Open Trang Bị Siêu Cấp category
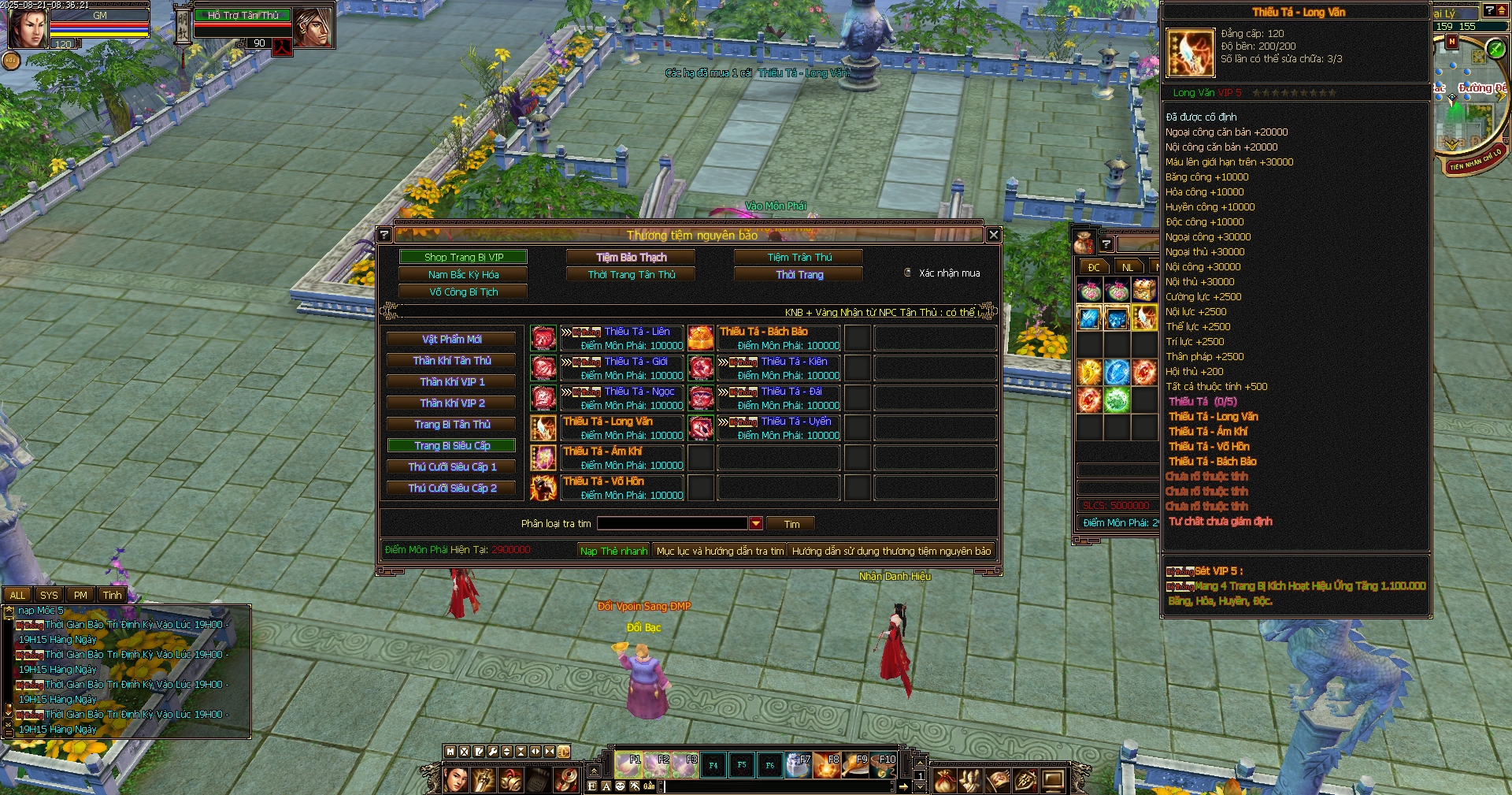Image resolution: width=1512 pixels, height=795 pixels. [x=451, y=445]
